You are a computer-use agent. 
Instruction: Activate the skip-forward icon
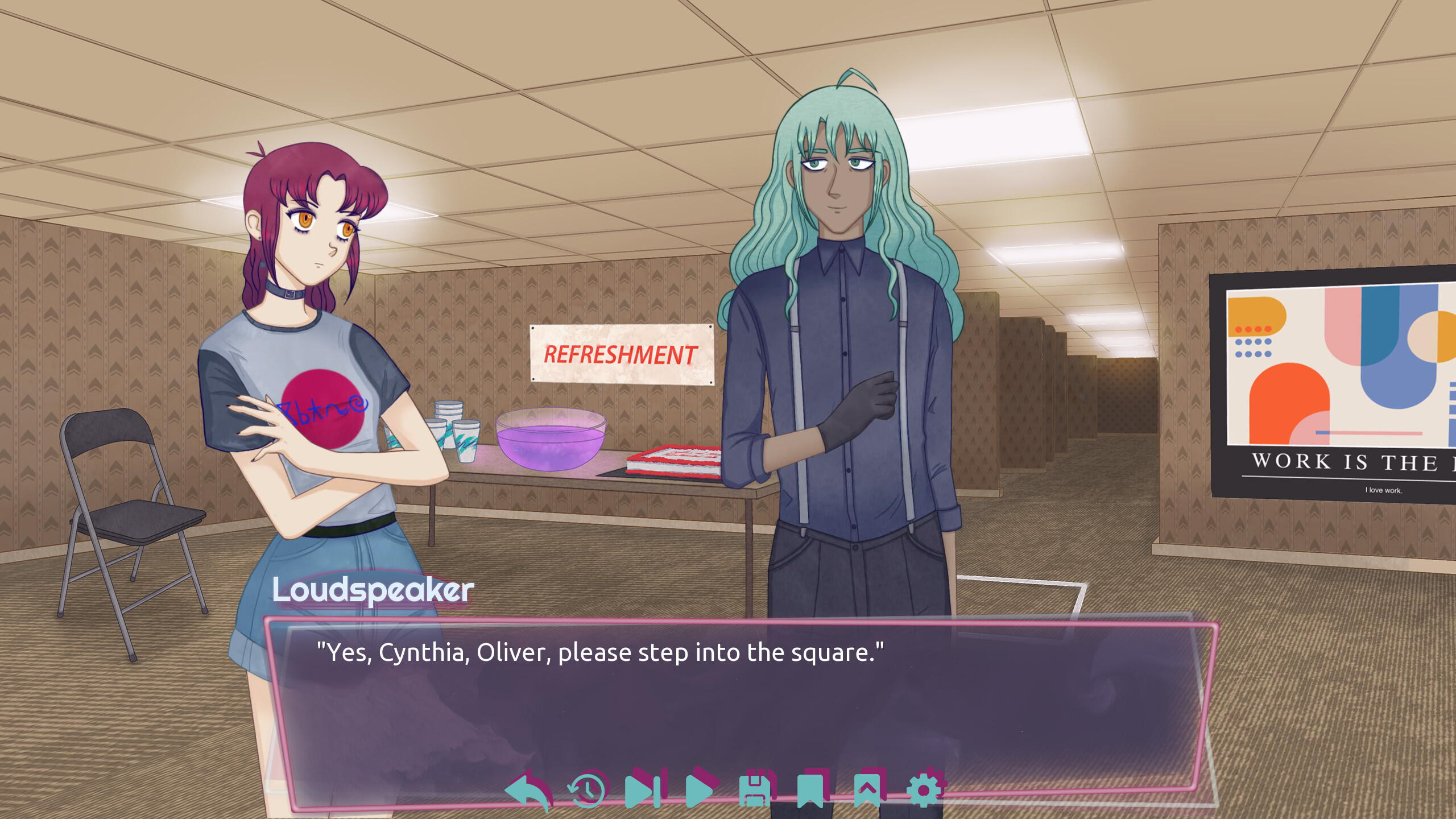[643, 789]
